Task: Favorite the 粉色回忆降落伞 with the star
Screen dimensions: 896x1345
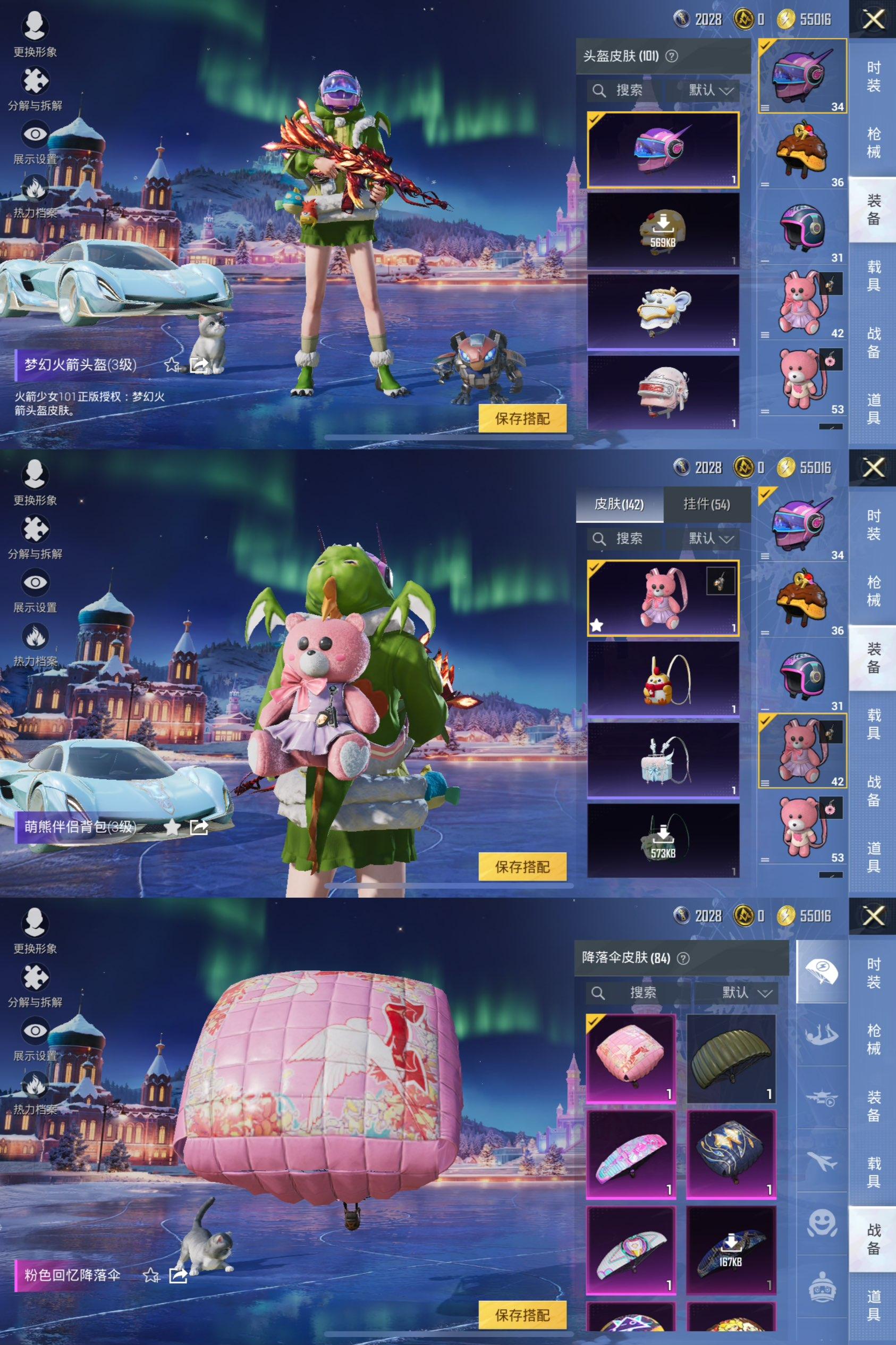Action: coord(151,1275)
